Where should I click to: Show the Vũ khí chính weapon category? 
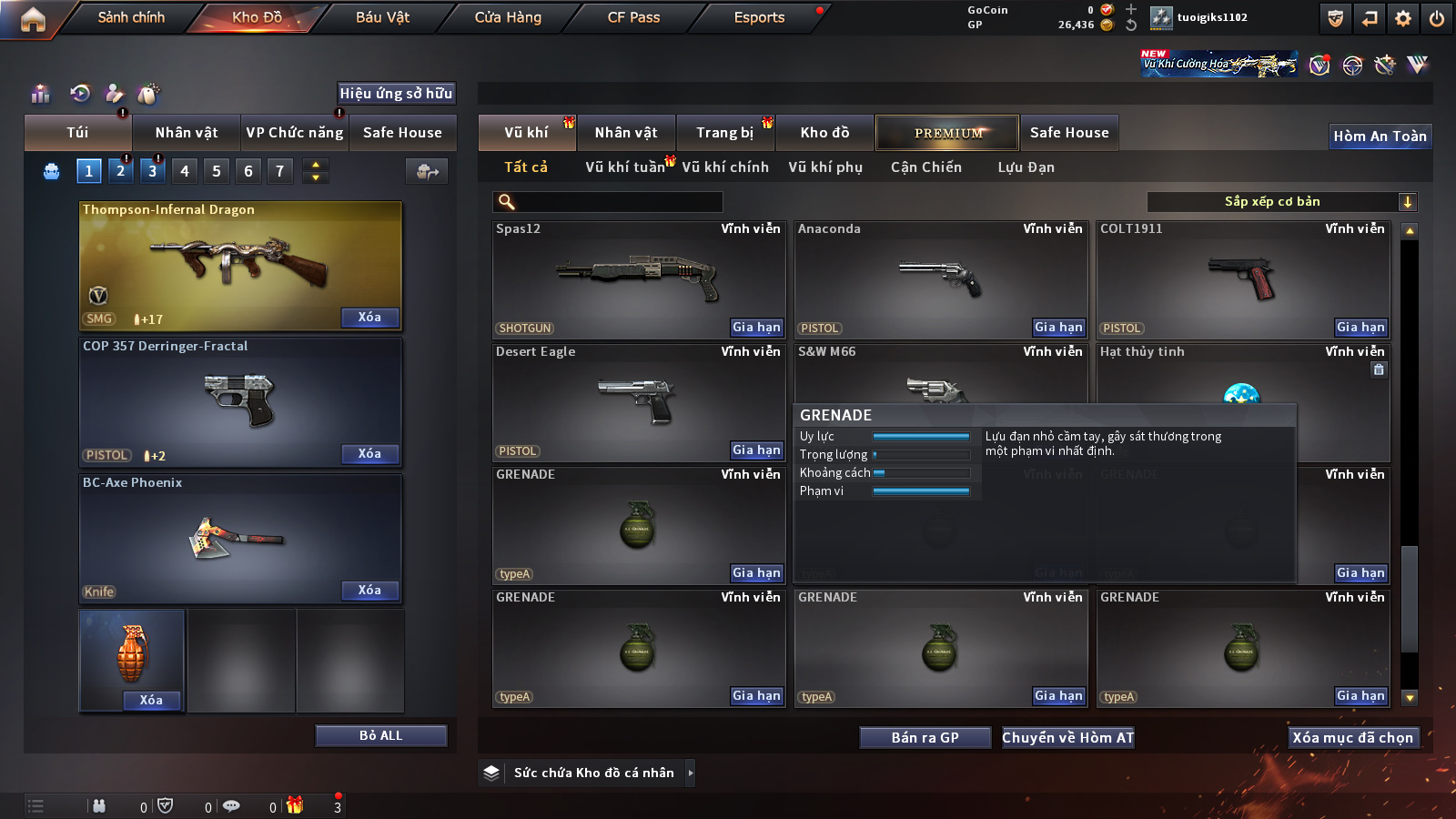coord(725,167)
